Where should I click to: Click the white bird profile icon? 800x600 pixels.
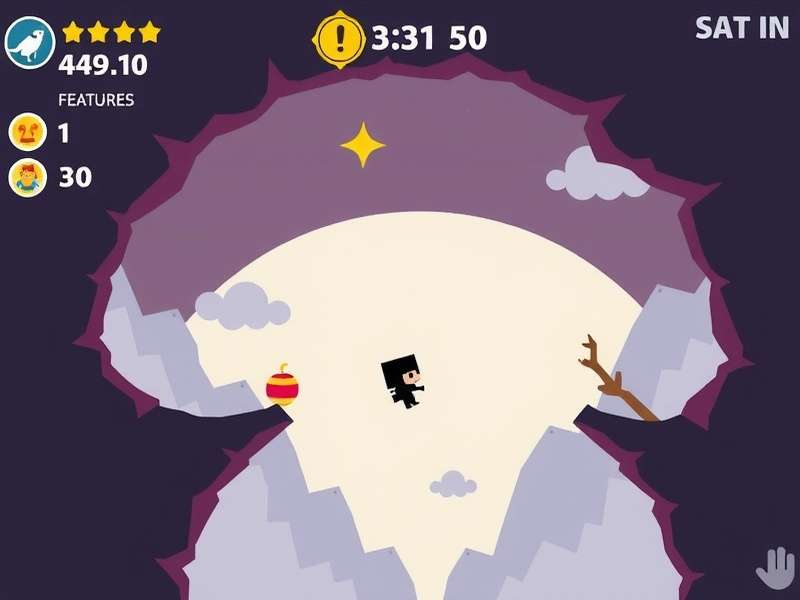[x=30, y=42]
